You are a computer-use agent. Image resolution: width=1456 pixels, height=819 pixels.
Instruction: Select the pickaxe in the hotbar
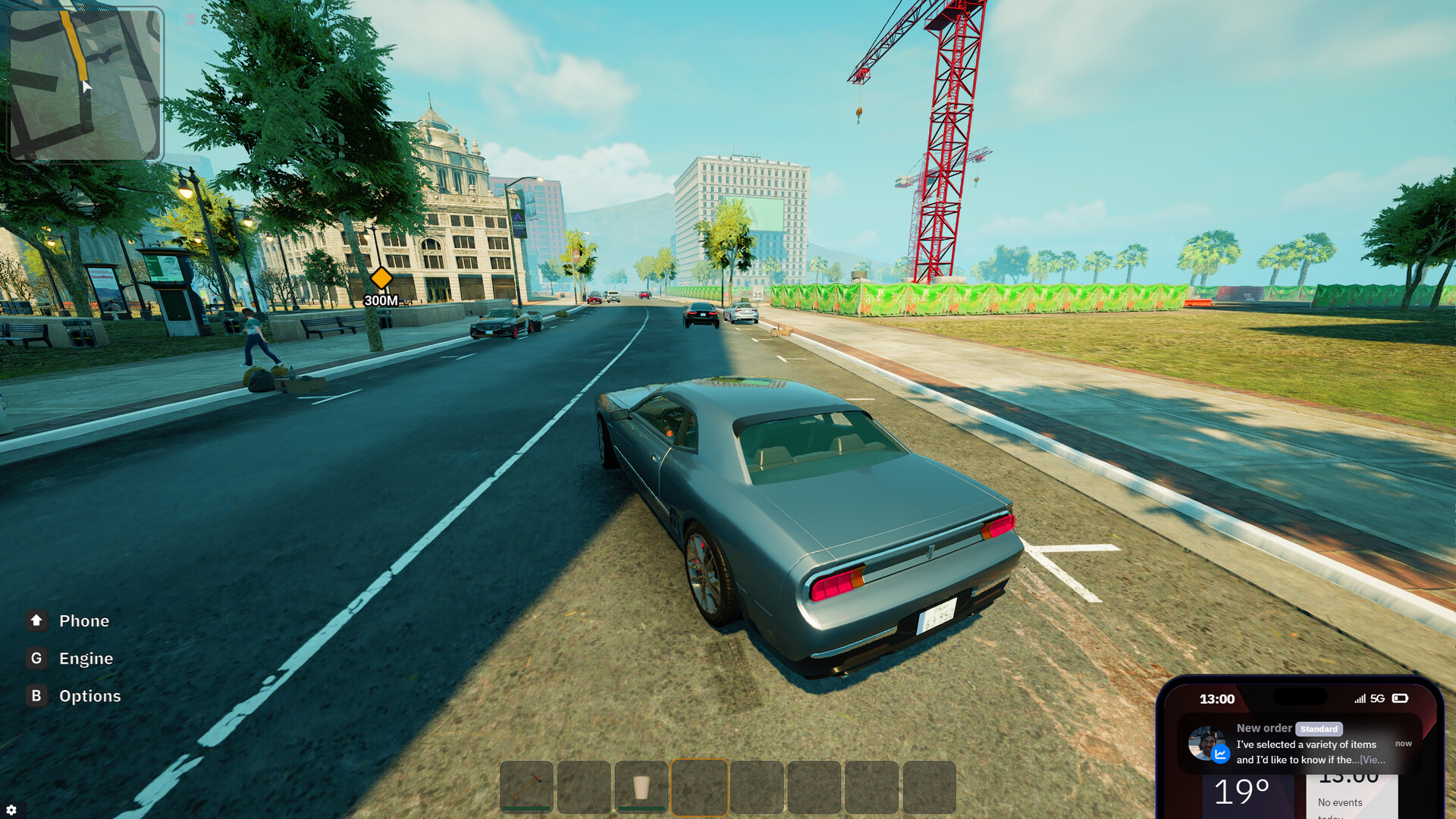[x=526, y=785]
